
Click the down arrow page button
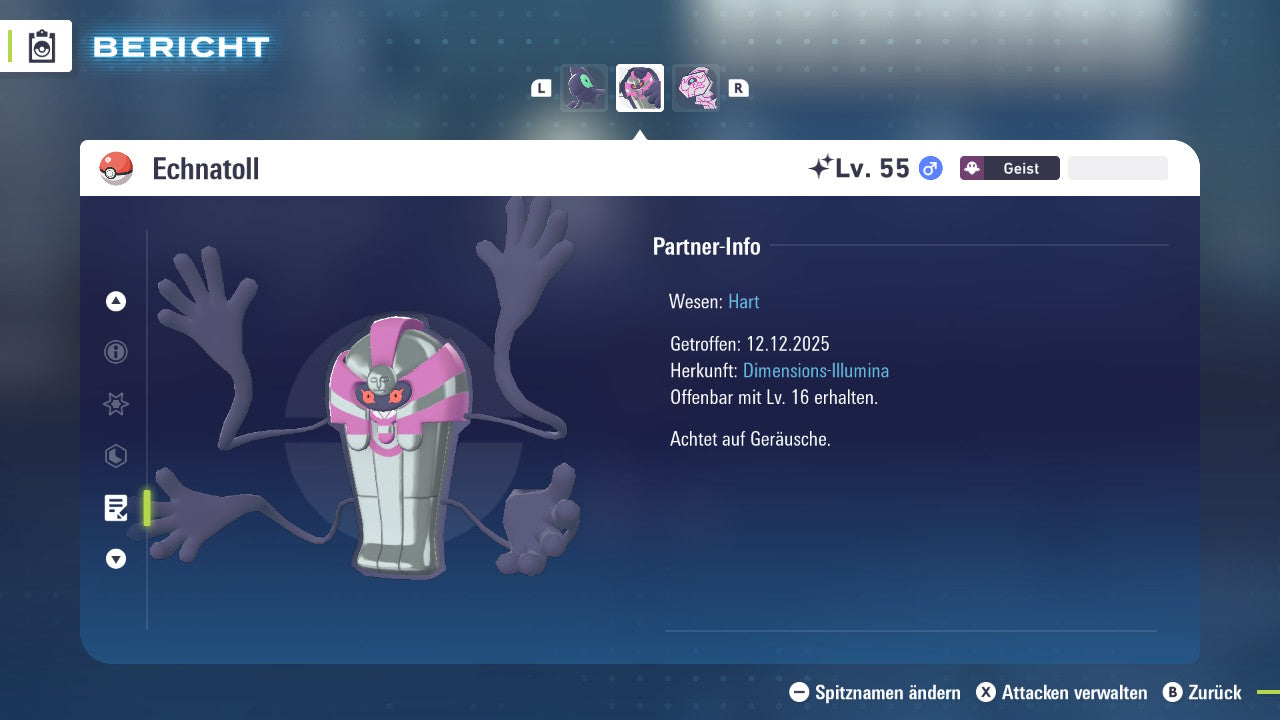[x=116, y=559]
